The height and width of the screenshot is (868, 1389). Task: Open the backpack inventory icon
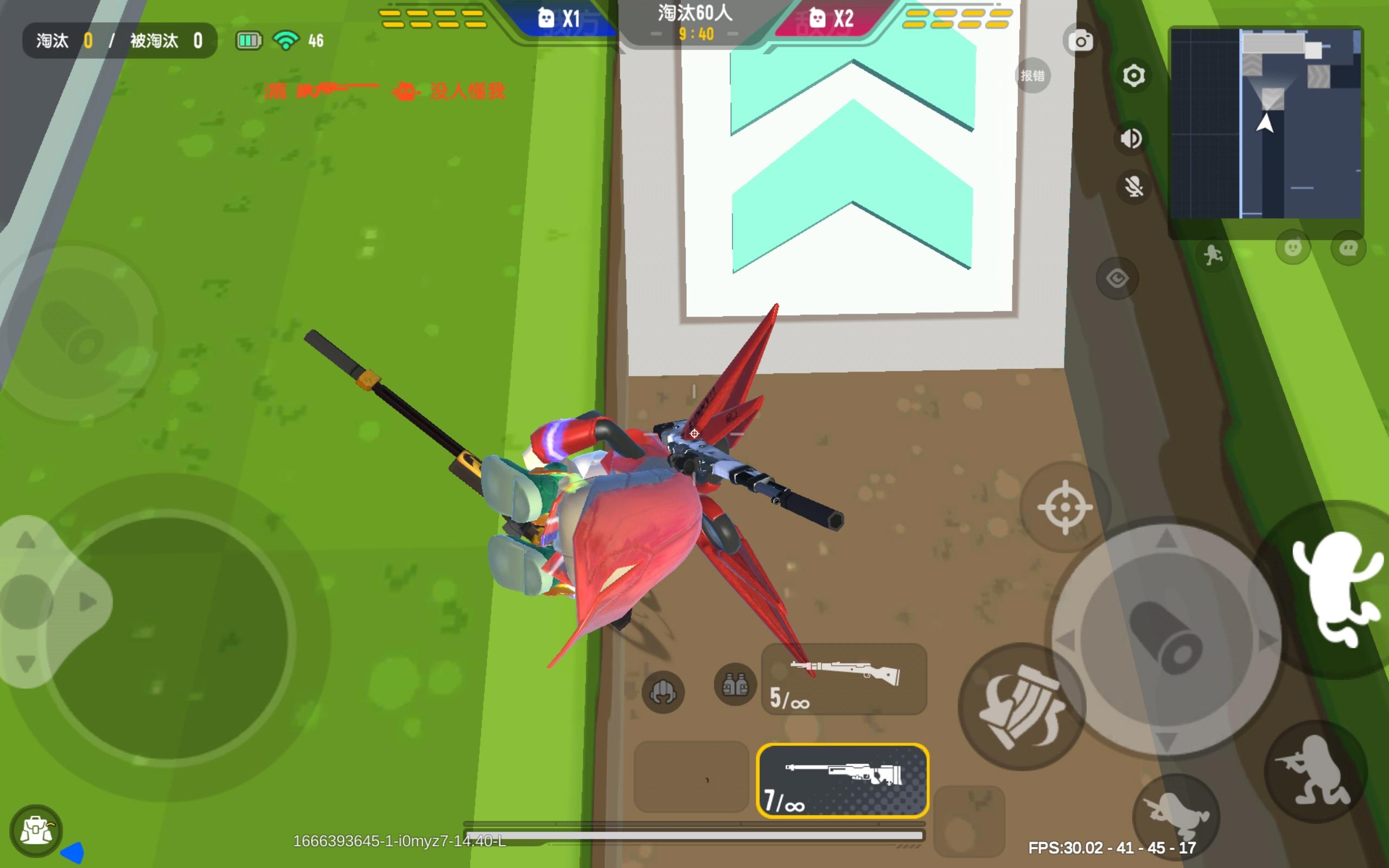pyautogui.click(x=37, y=828)
